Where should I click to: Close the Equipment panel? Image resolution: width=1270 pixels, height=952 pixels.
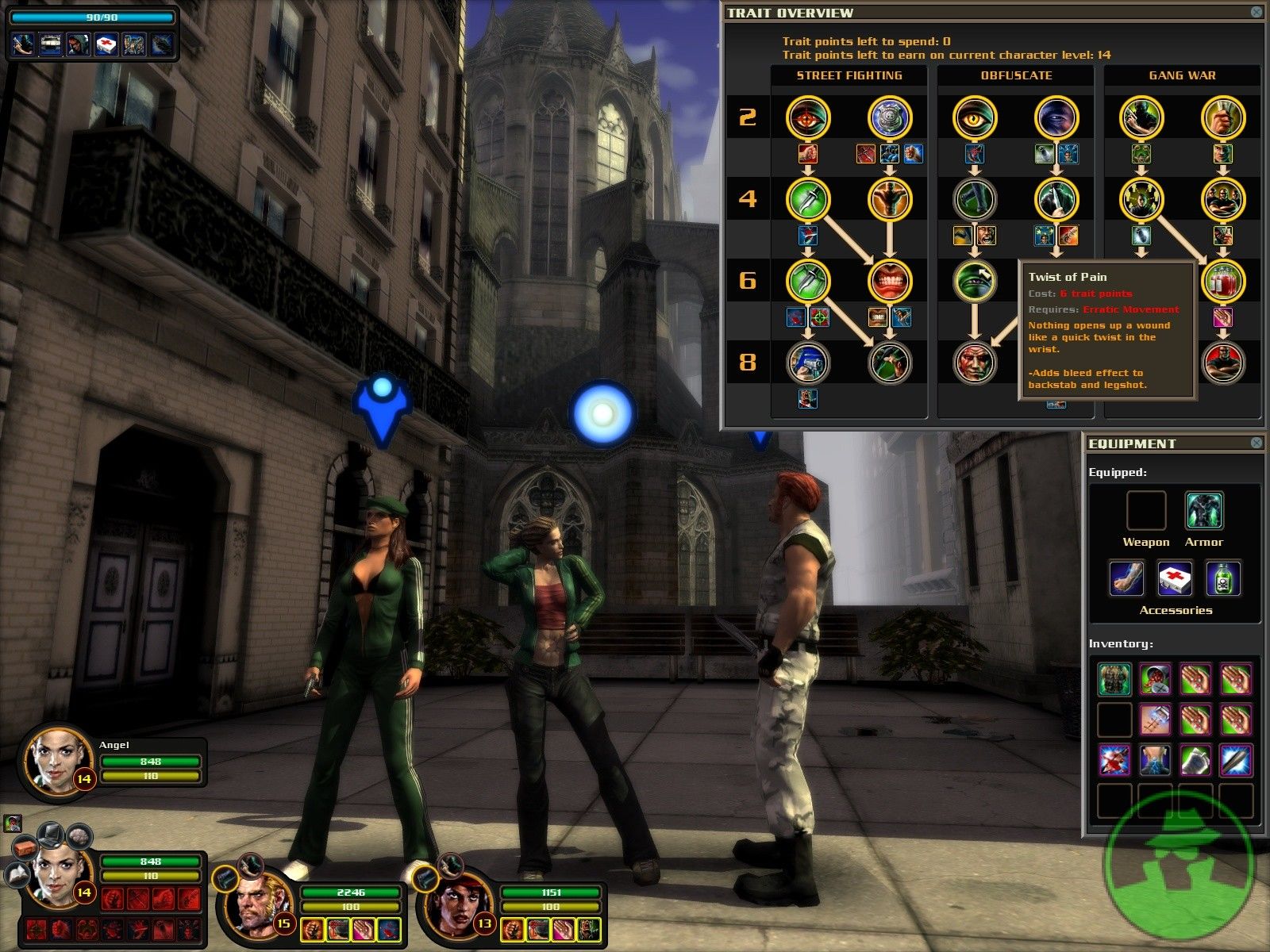1256,443
